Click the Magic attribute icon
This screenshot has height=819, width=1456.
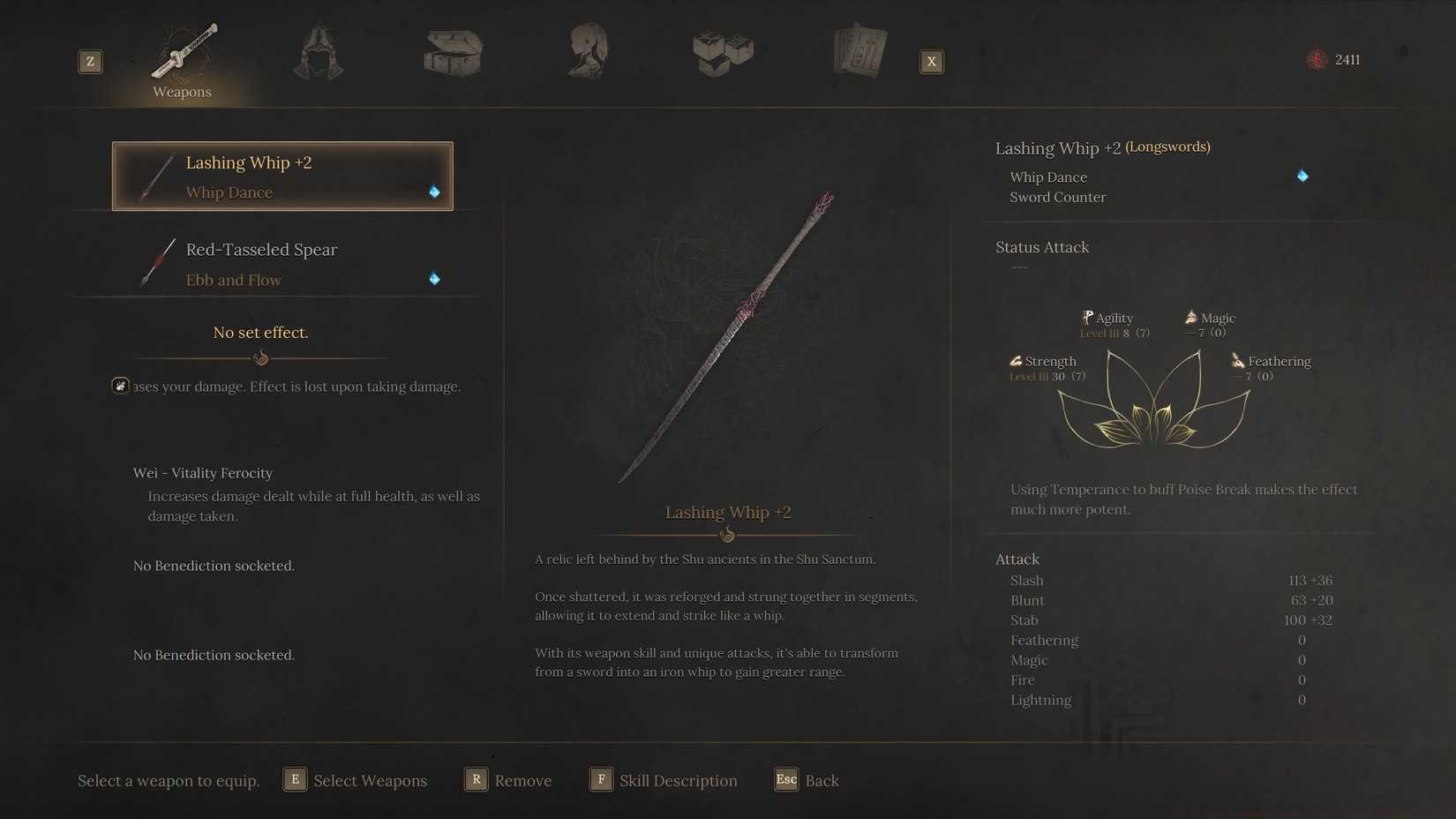1191,317
